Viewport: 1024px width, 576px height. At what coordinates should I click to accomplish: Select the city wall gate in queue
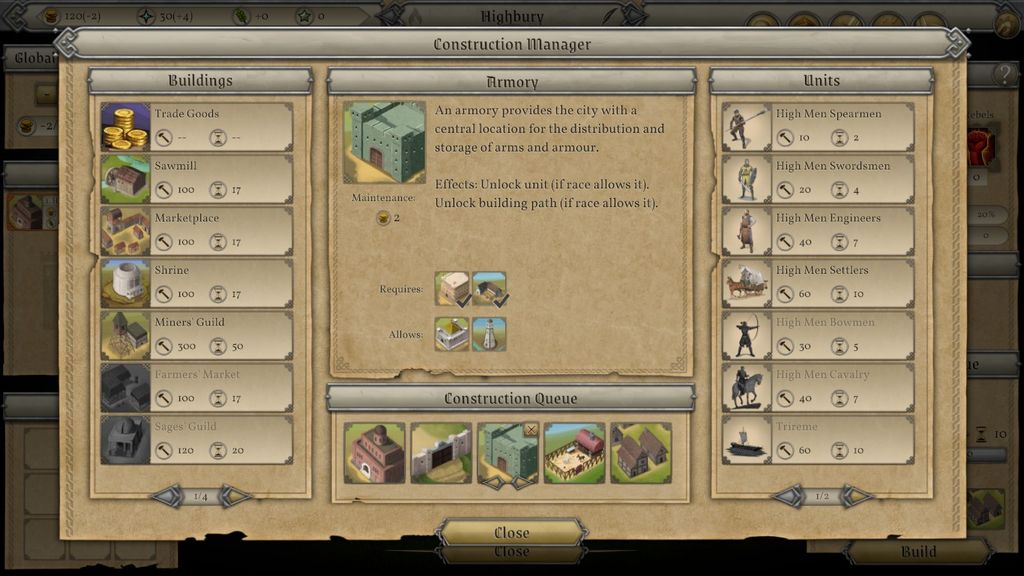click(x=441, y=453)
